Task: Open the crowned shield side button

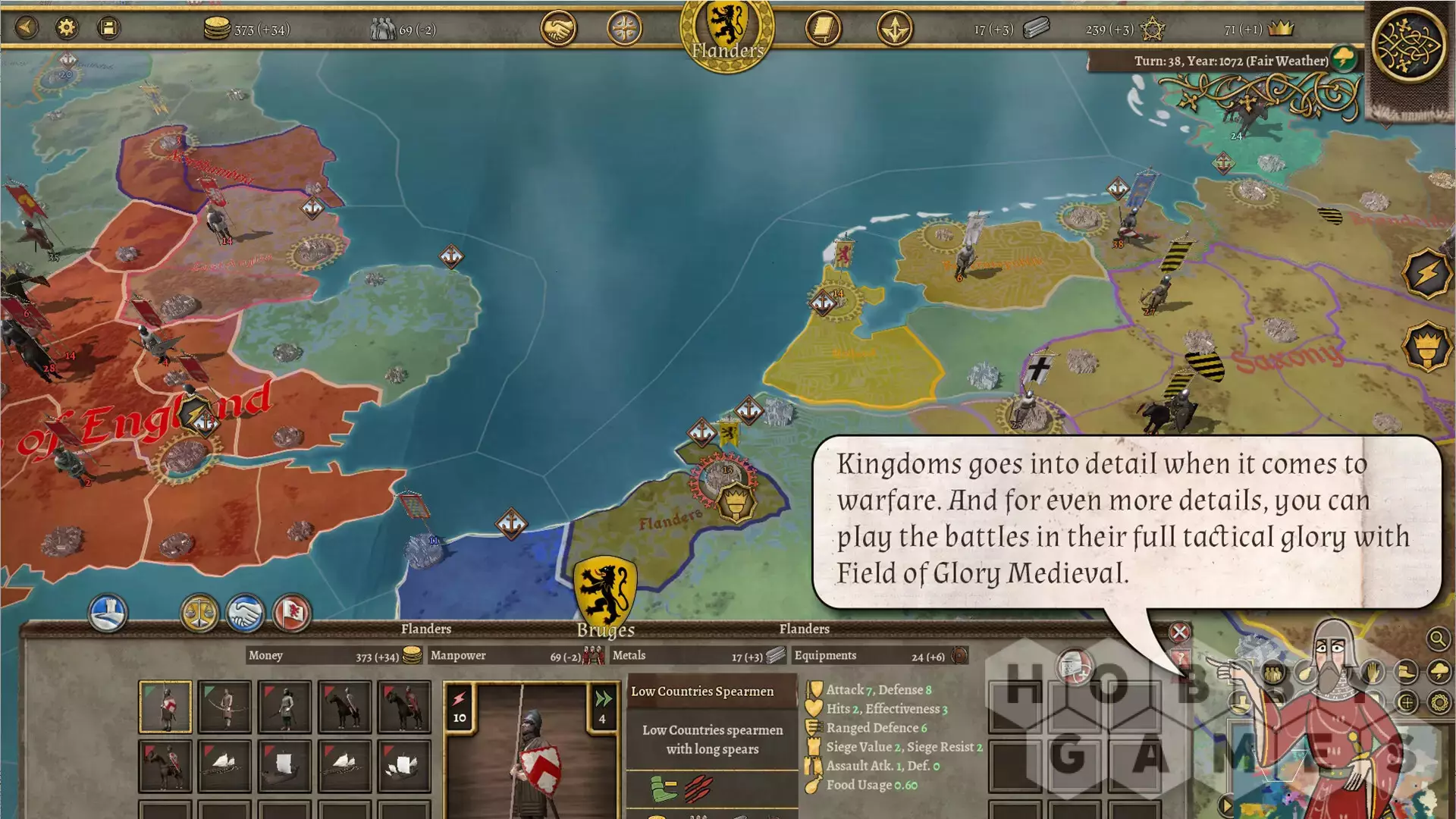Action: point(1426,347)
